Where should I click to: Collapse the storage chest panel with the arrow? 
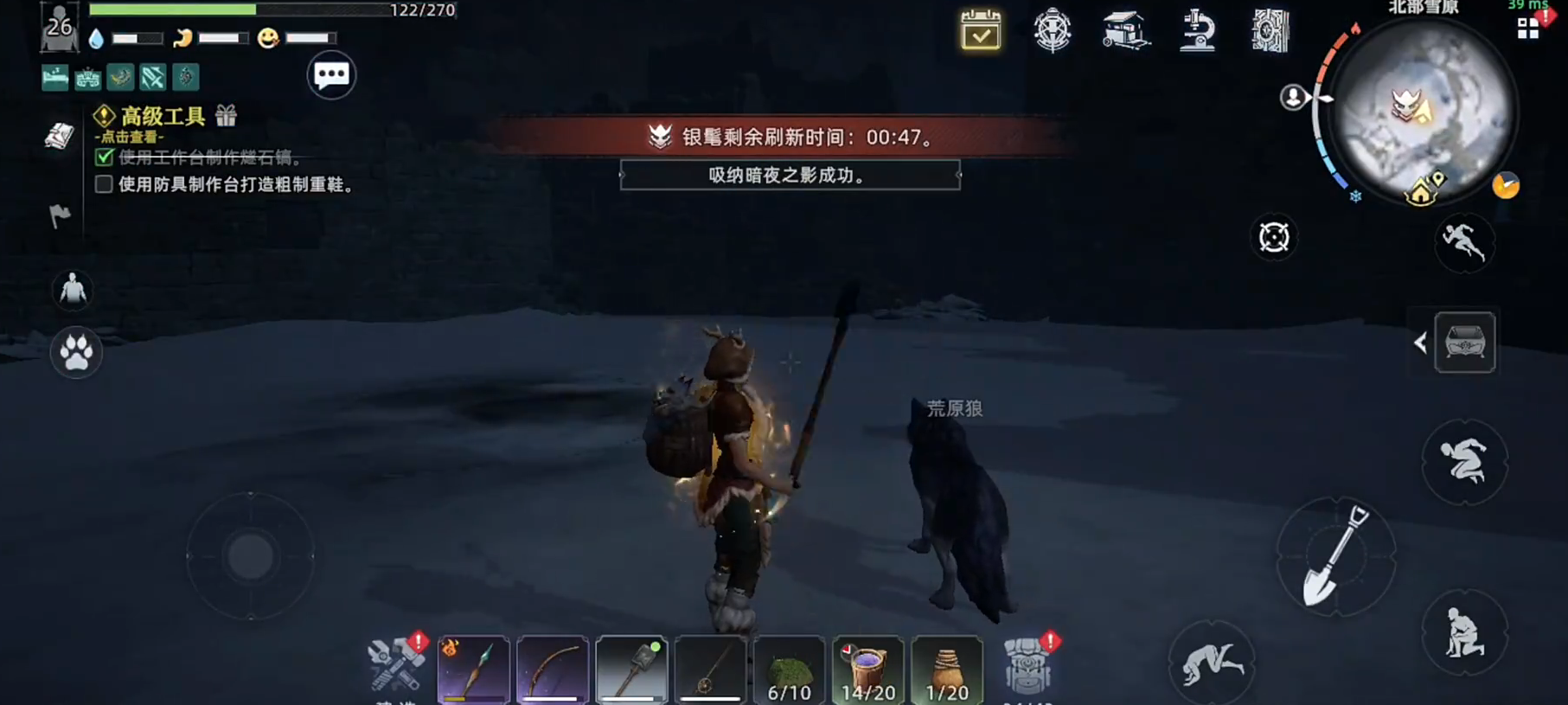(1421, 343)
